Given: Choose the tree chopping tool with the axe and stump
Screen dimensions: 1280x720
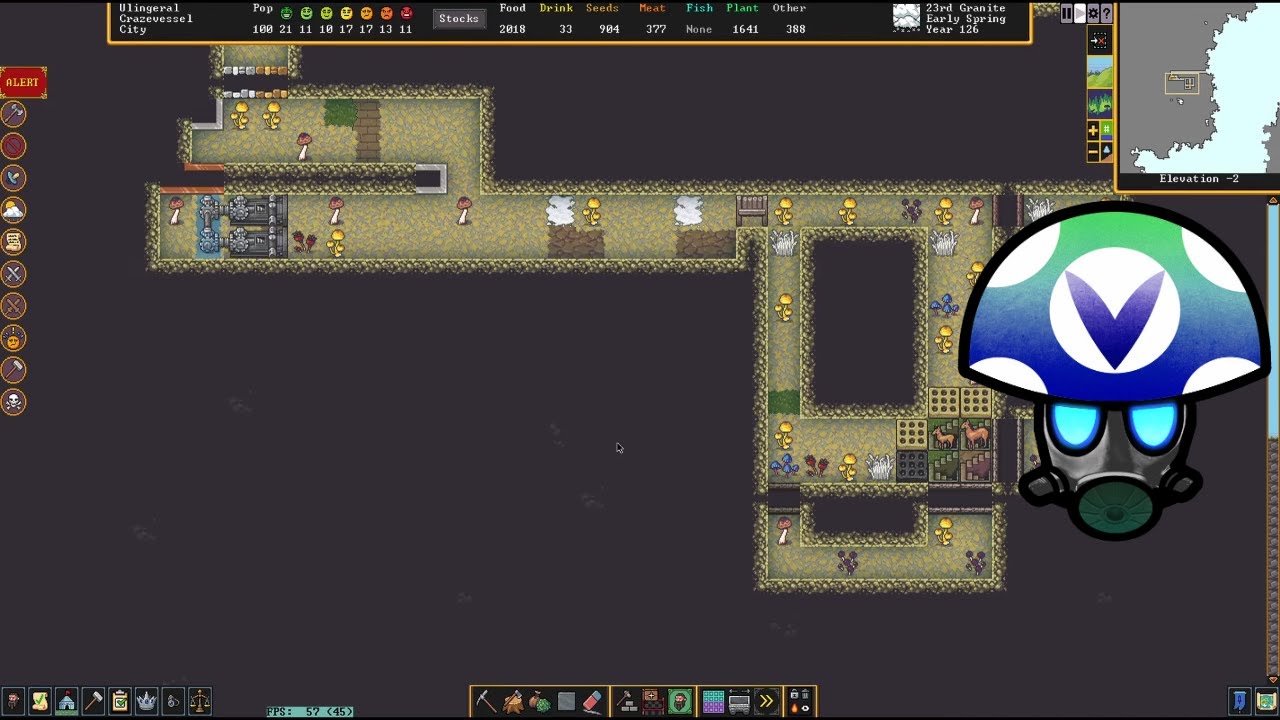Looking at the screenshot, I should (513, 701).
